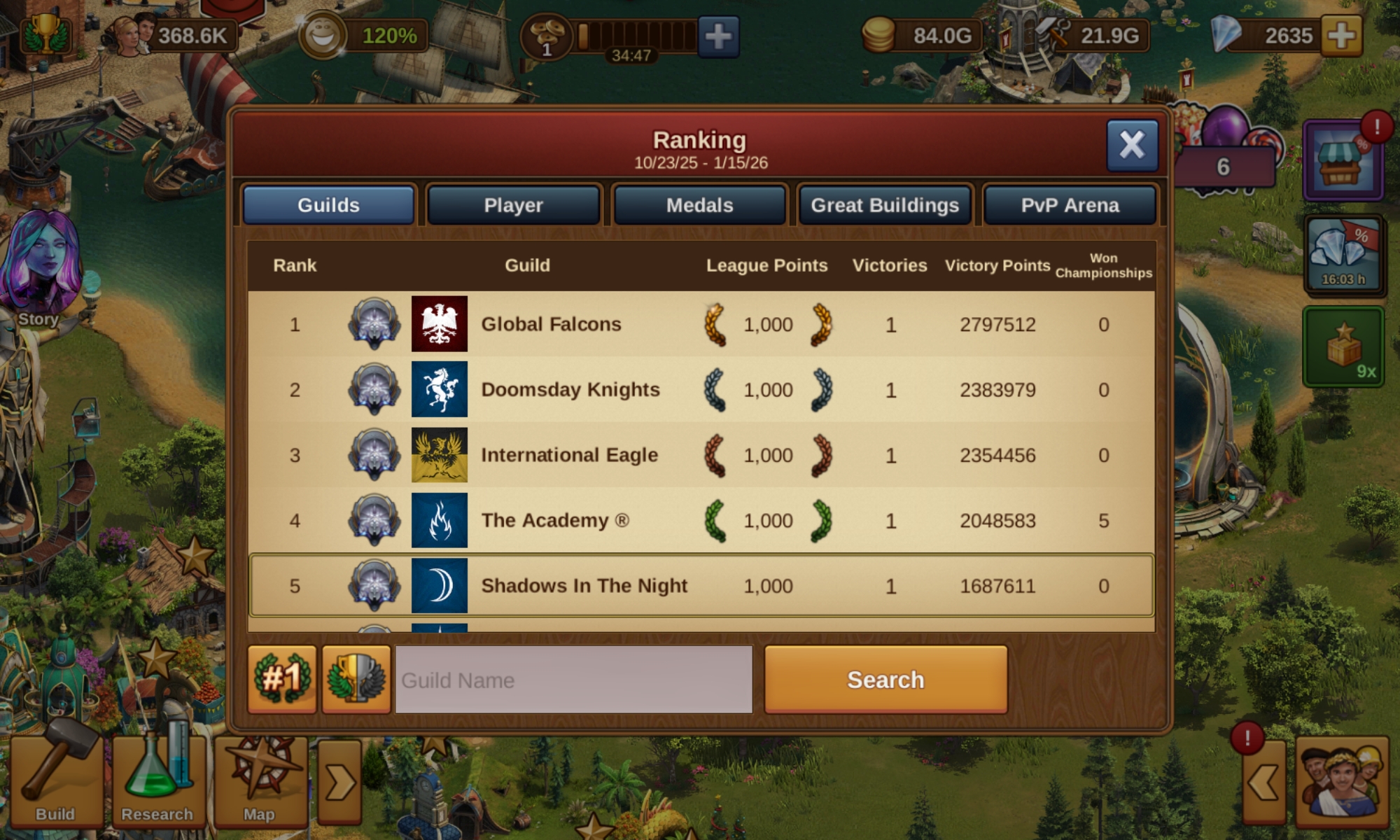Select the International Eagle guild row
This screenshot has width=1400, height=840.
click(x=569, y=455)
